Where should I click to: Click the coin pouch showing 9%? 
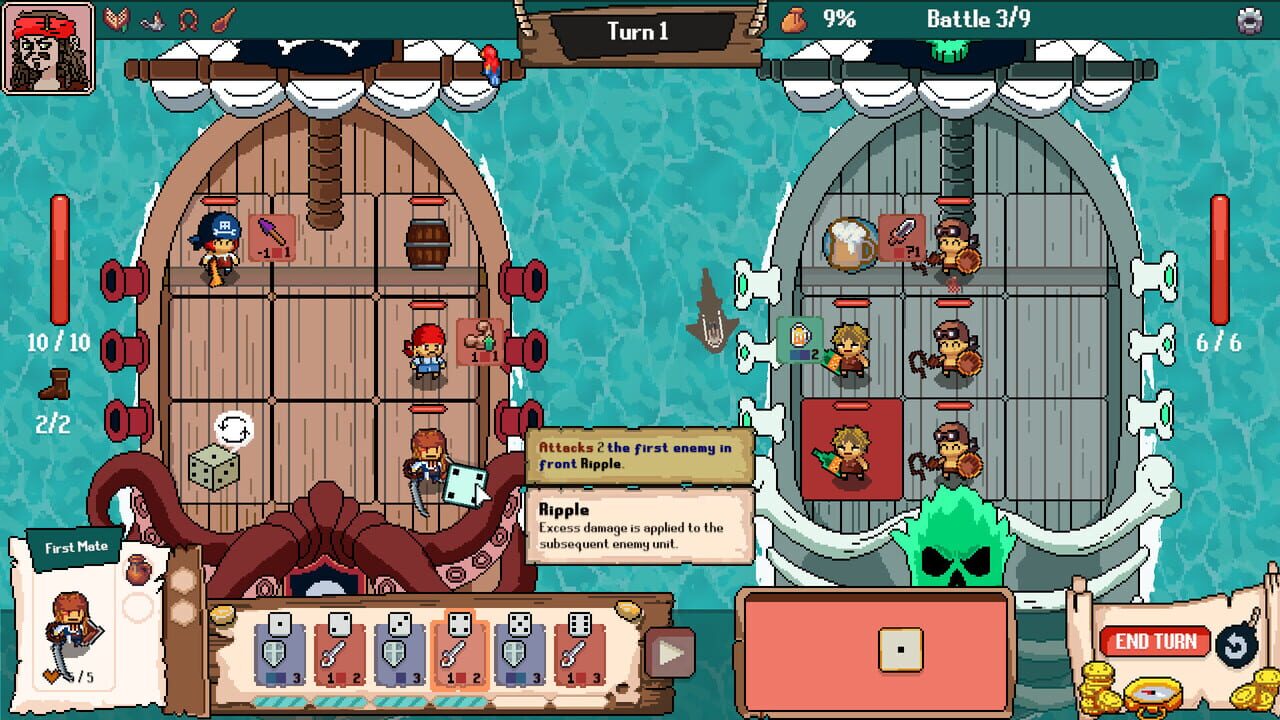793,17
